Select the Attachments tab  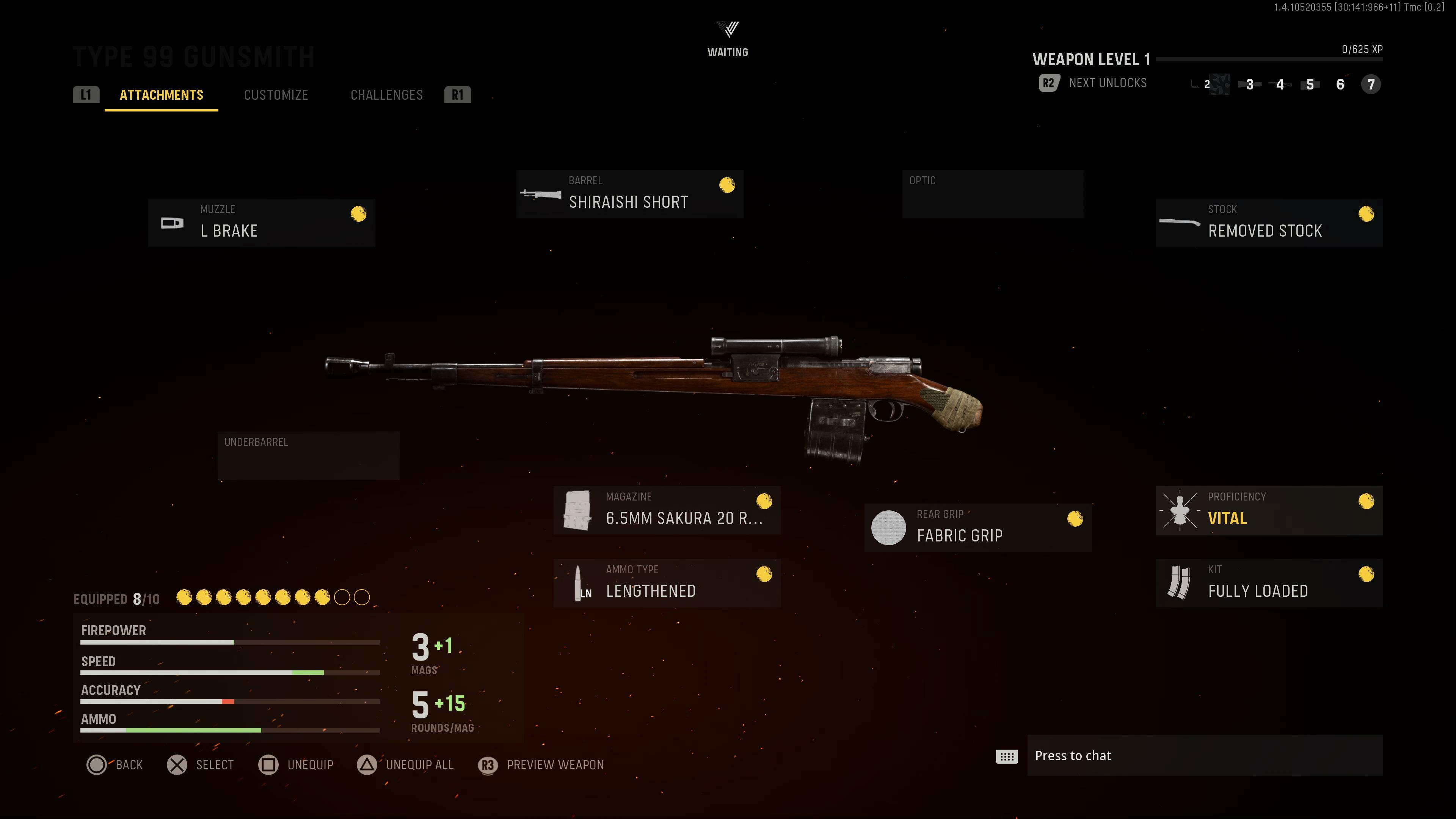tap(161, 95)
